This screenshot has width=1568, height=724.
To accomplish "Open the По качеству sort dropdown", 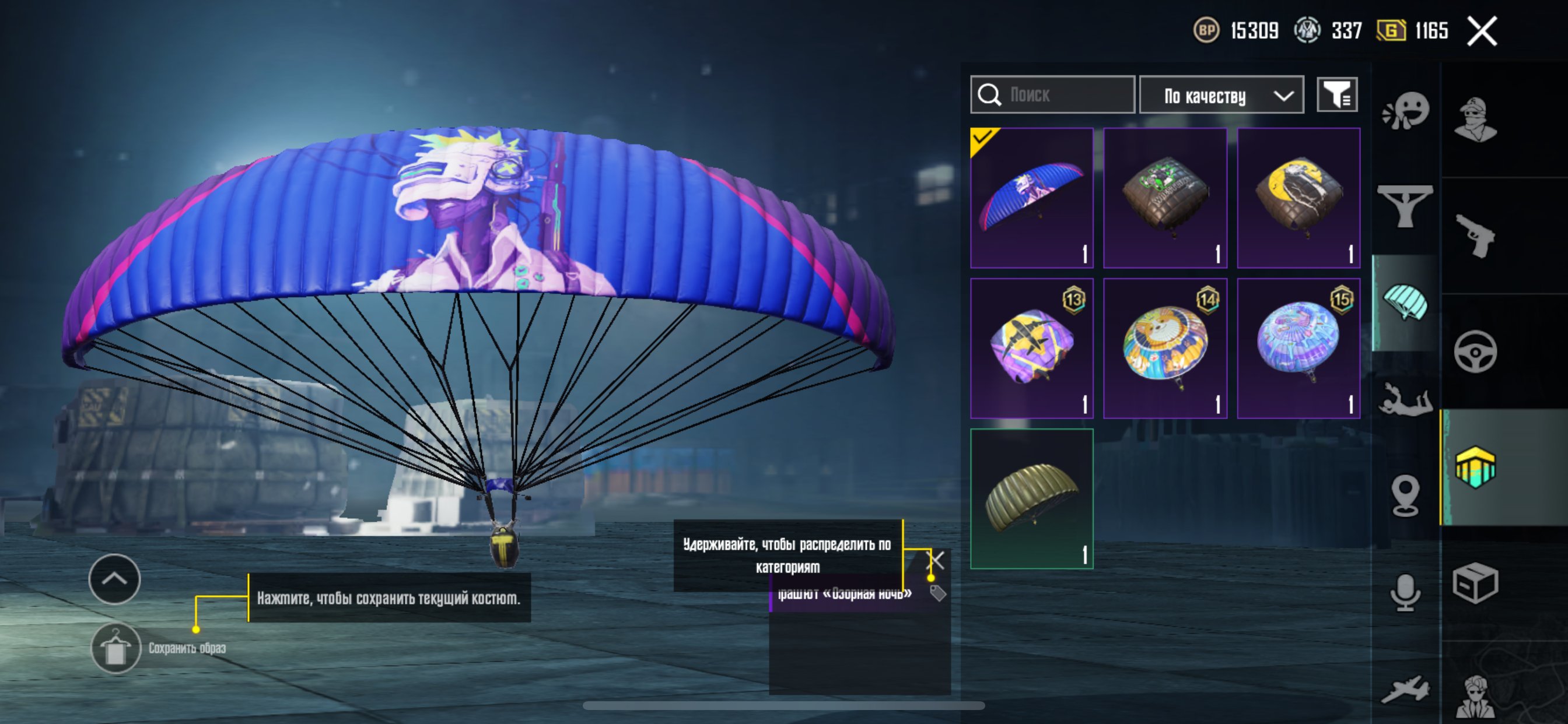I will tap(1220, 96).
